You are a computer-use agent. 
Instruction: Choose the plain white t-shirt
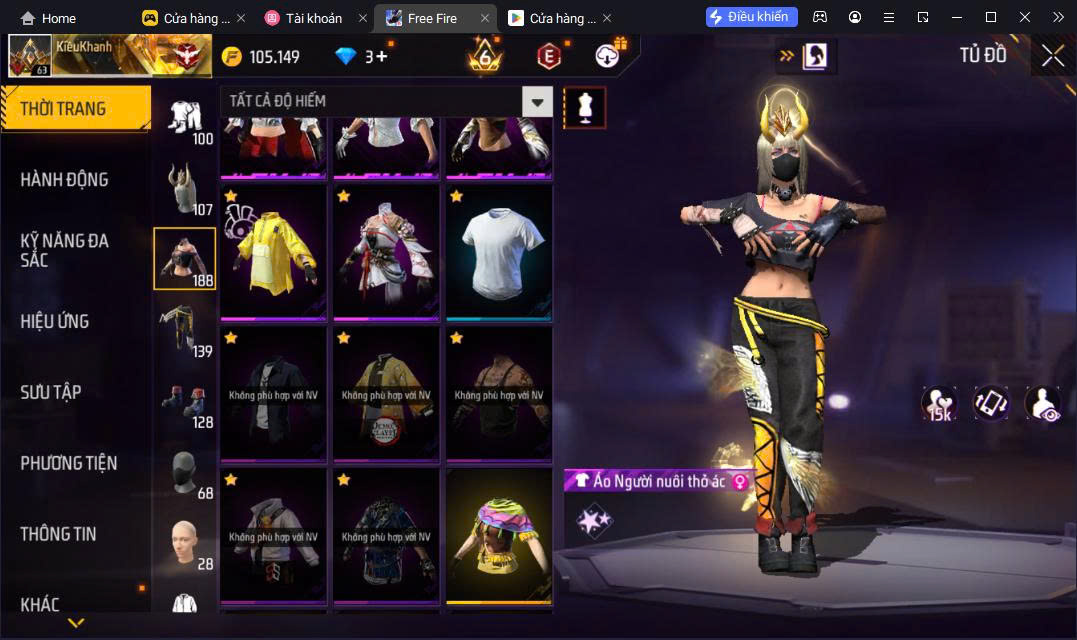coord(499,251)
